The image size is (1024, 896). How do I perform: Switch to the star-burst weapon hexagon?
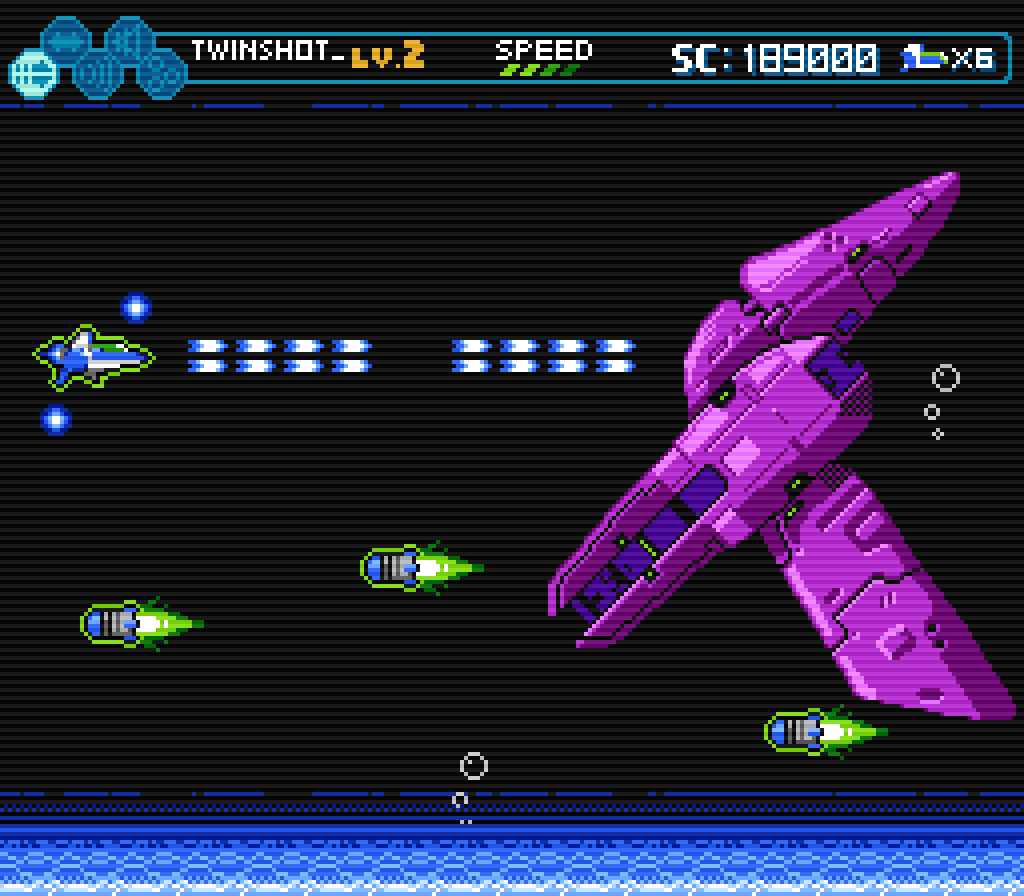[x=129, y=42]
